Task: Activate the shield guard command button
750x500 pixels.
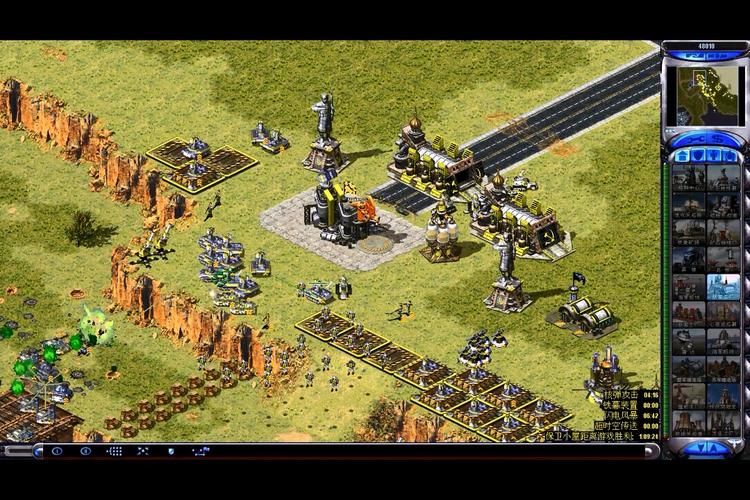Action: (x=172, y=451)
